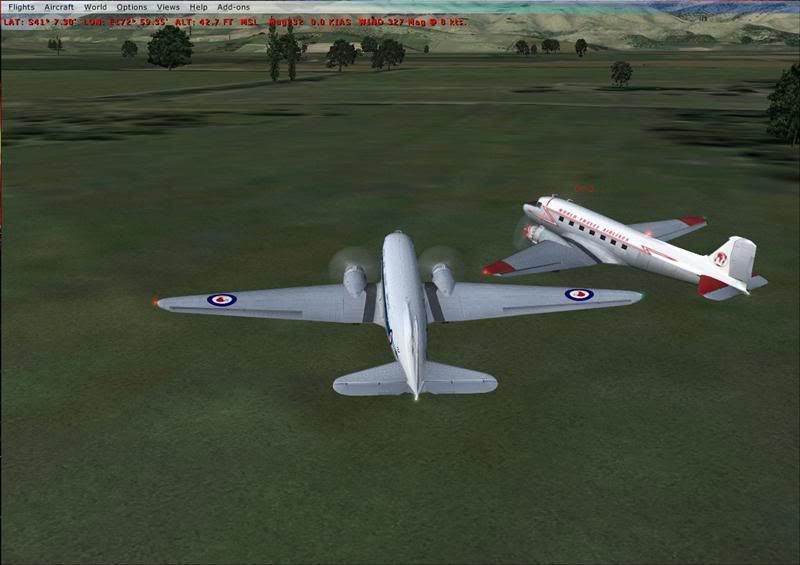
Task: Open the Aircraft menu
Action: point(59,7)
